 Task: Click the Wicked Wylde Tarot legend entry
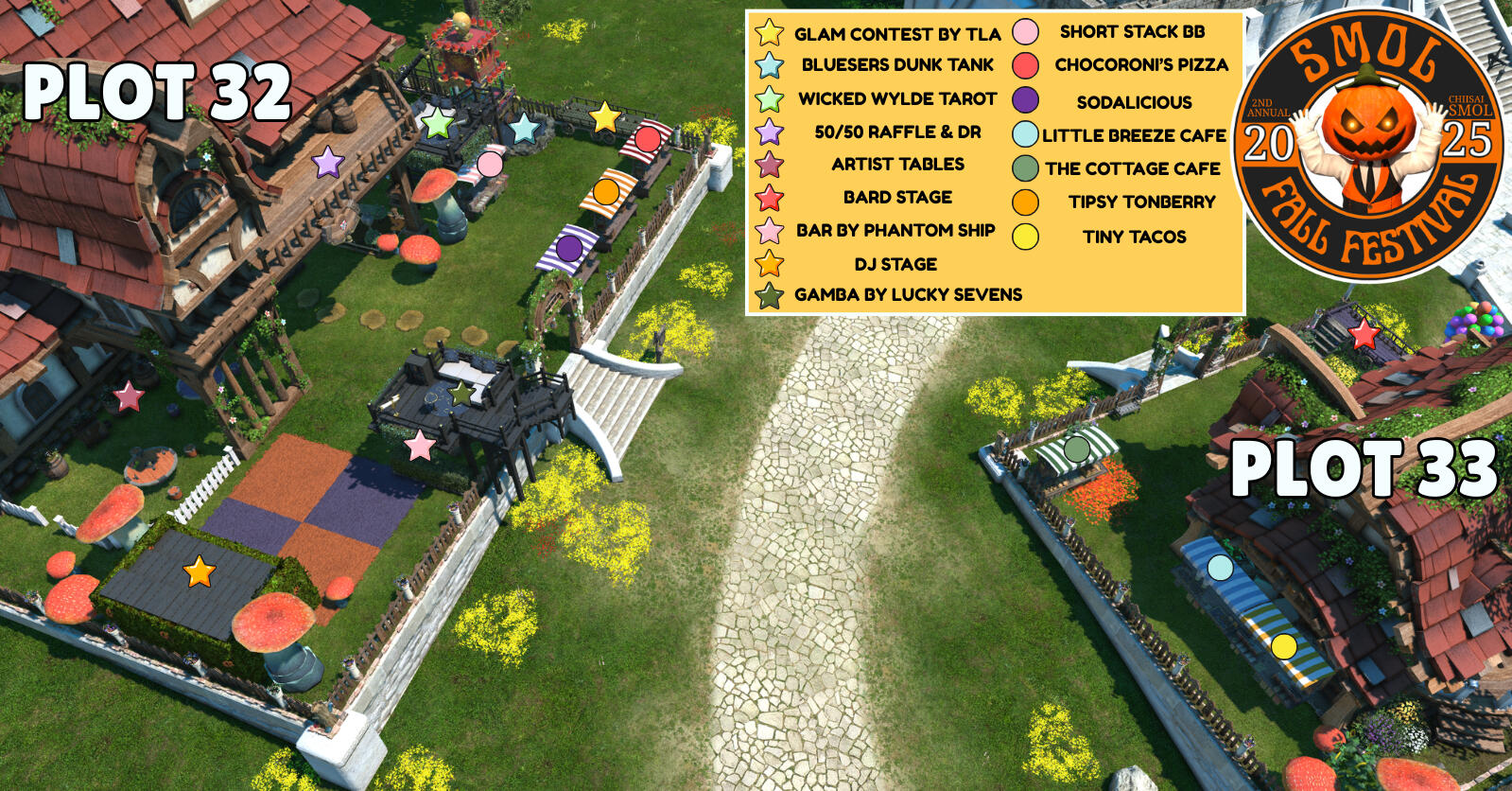click(x=896, y=98)
